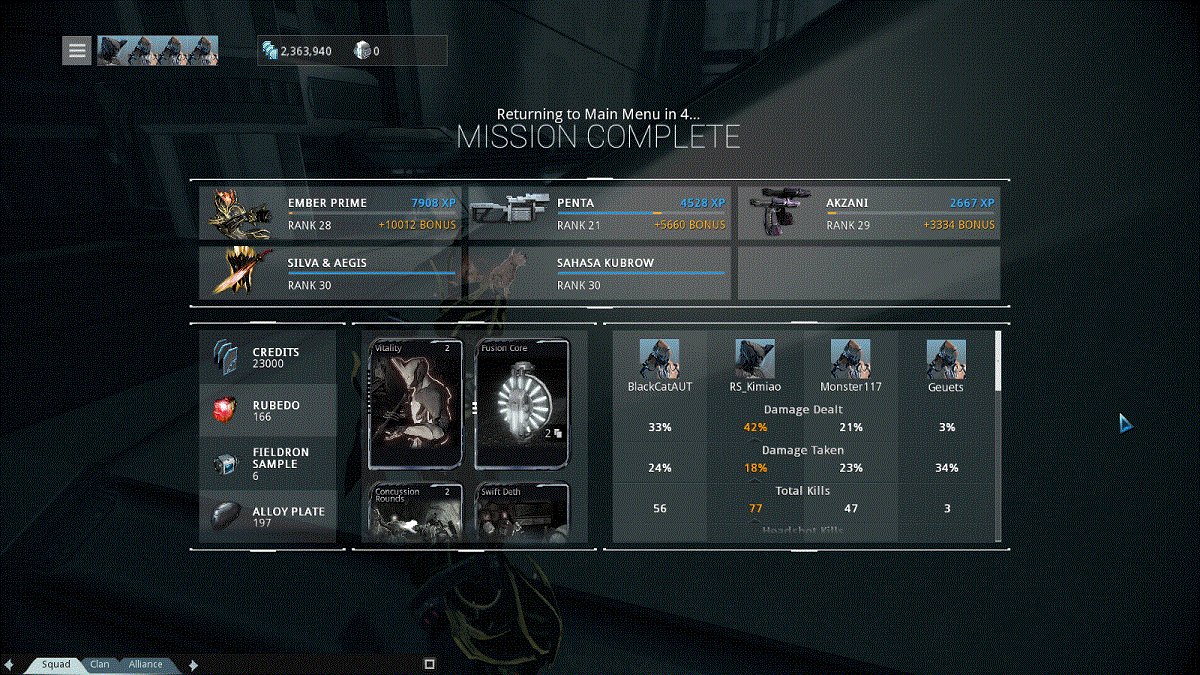The image size is (1200, 675).
Task: Click the Ember Prime XP entry
Action: 331,213
